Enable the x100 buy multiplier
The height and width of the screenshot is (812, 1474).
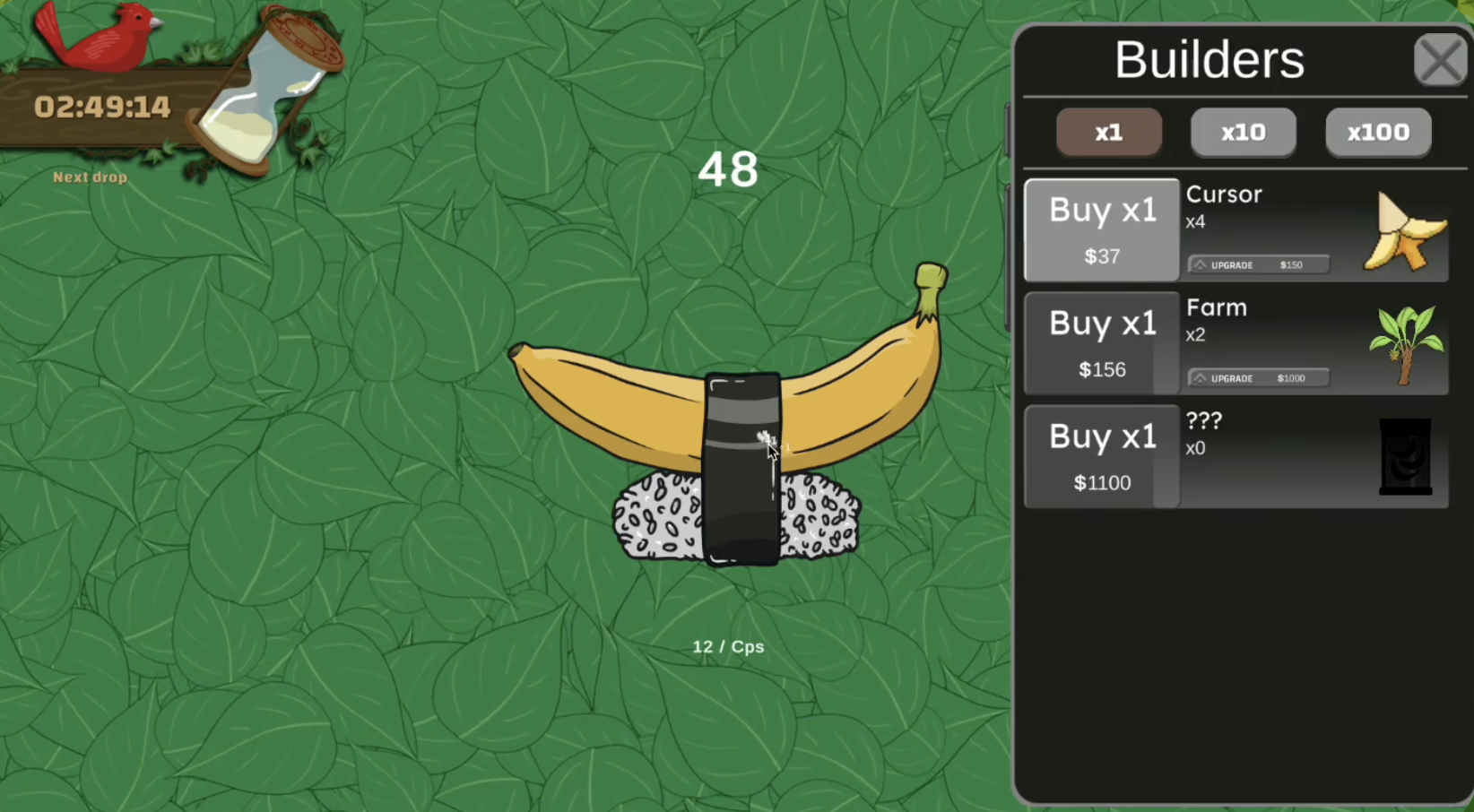coord(1378,132)
